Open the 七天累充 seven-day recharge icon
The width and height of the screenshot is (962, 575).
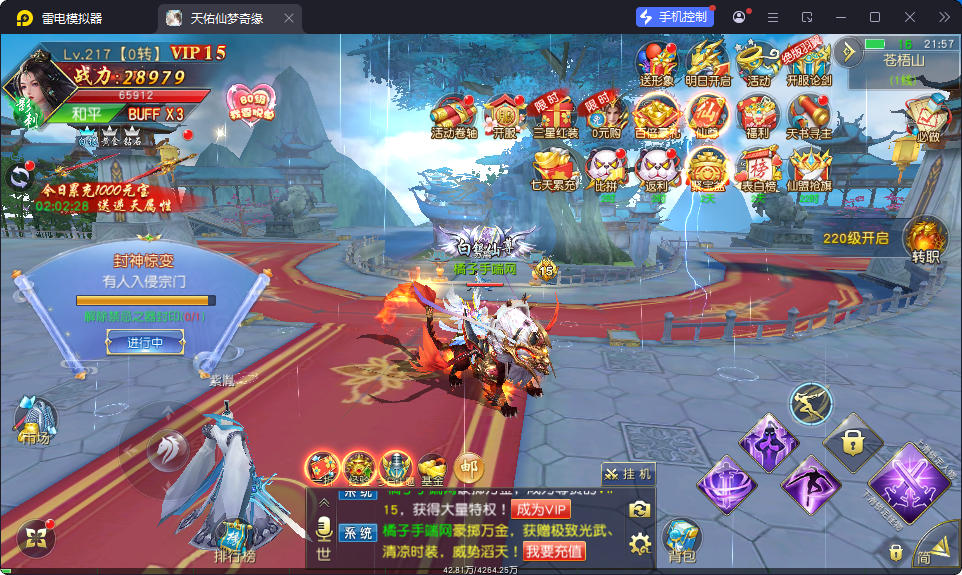tap(553, 170)
